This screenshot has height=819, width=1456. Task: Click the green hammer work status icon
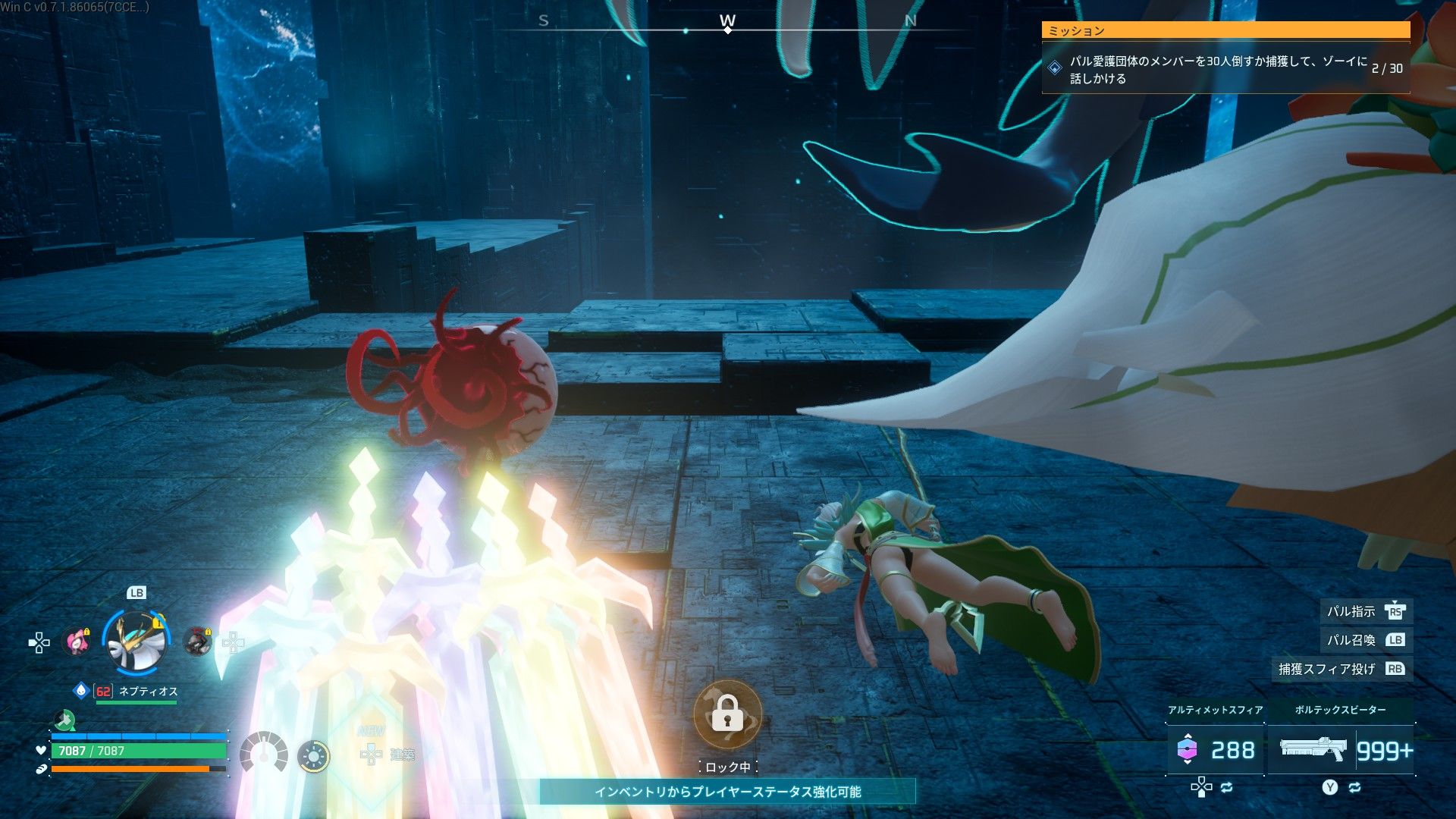[x=65, y=719]
